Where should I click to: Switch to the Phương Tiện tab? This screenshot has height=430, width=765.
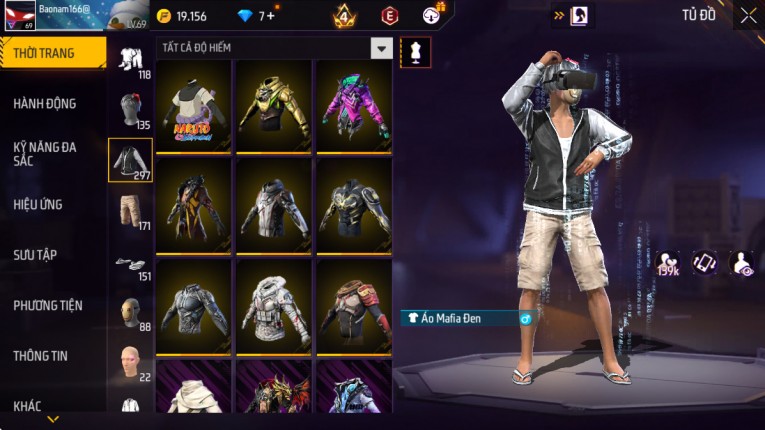pos(48,305)
